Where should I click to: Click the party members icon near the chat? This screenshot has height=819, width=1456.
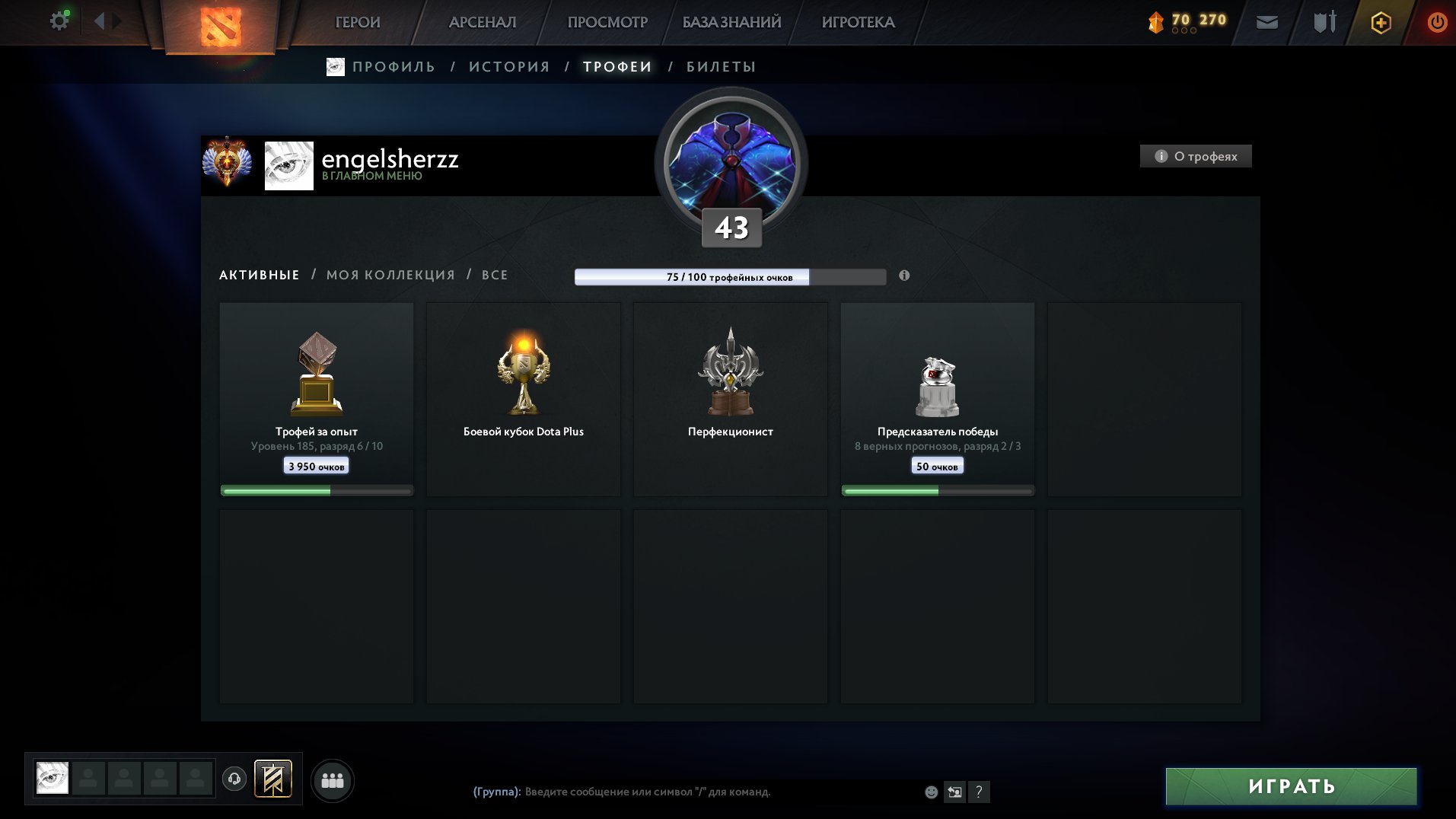[331, 779]
